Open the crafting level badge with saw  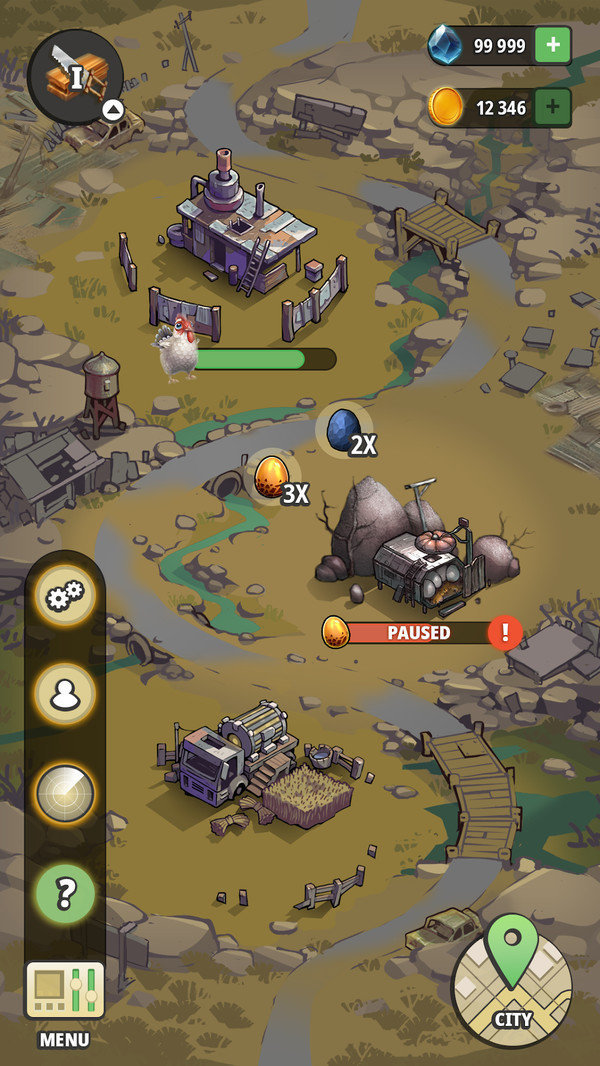tap(75, 76)
